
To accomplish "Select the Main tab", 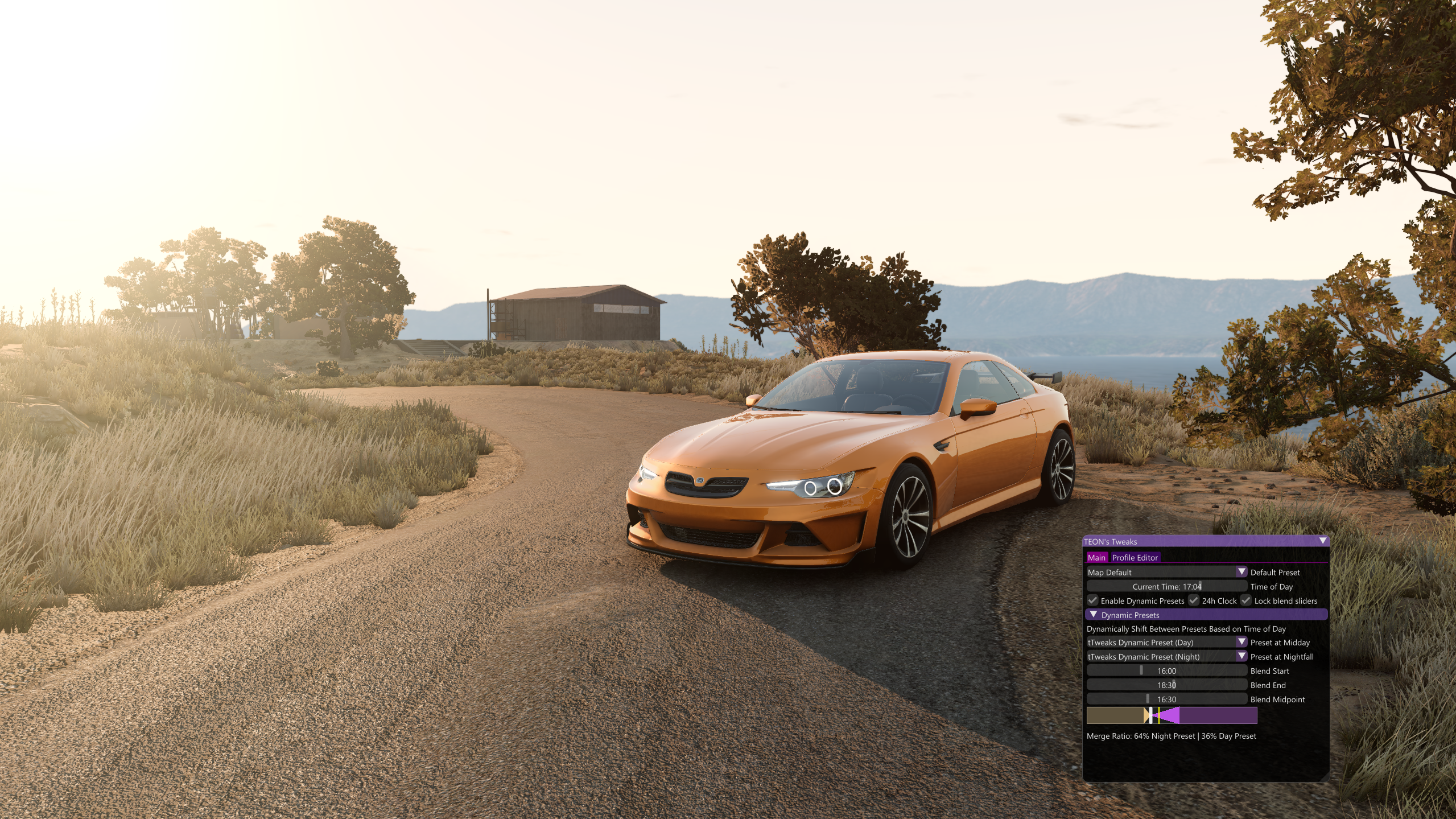I will pos(1096,558).
